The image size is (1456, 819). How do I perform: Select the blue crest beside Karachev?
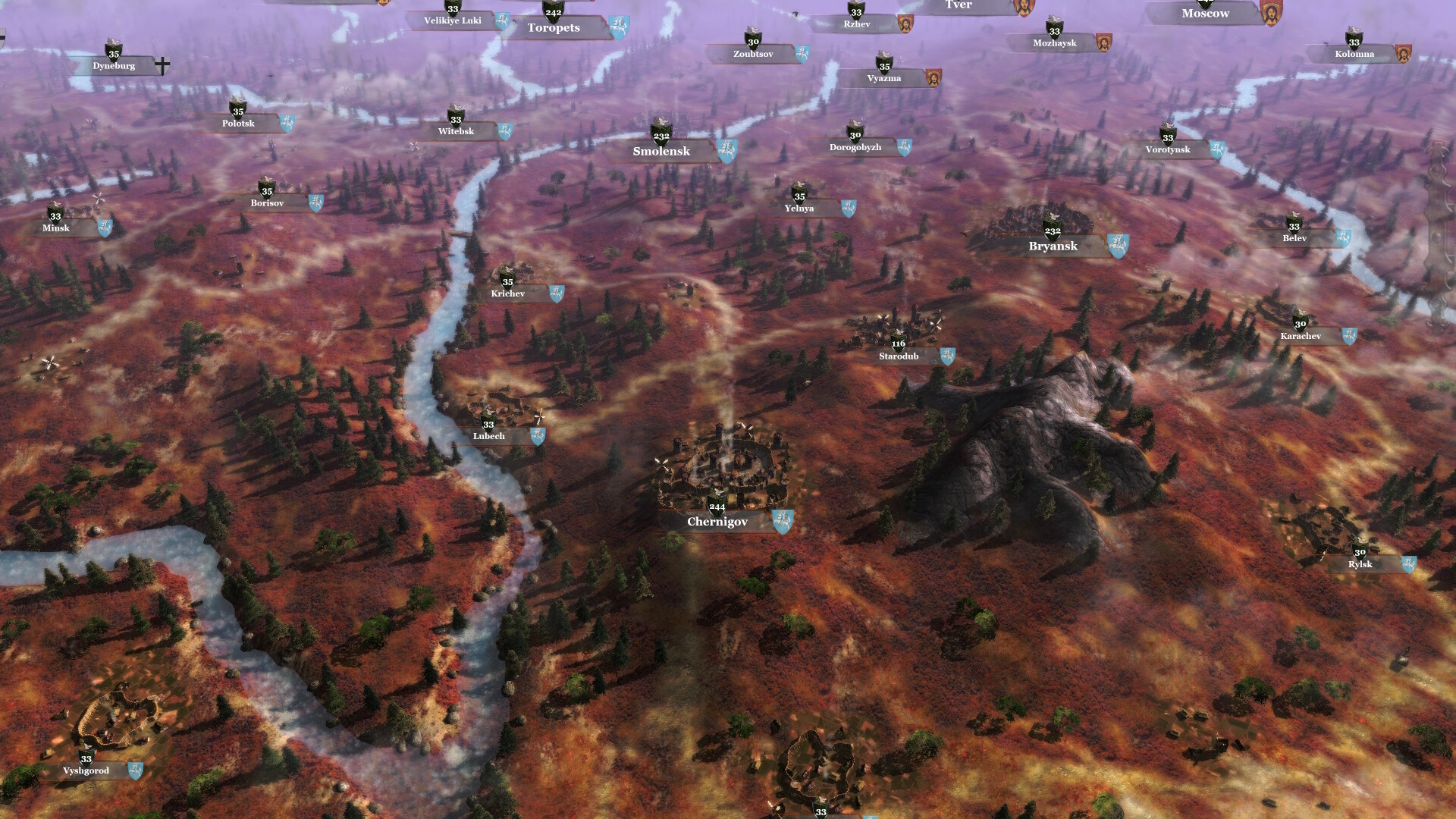(1349, 334)
